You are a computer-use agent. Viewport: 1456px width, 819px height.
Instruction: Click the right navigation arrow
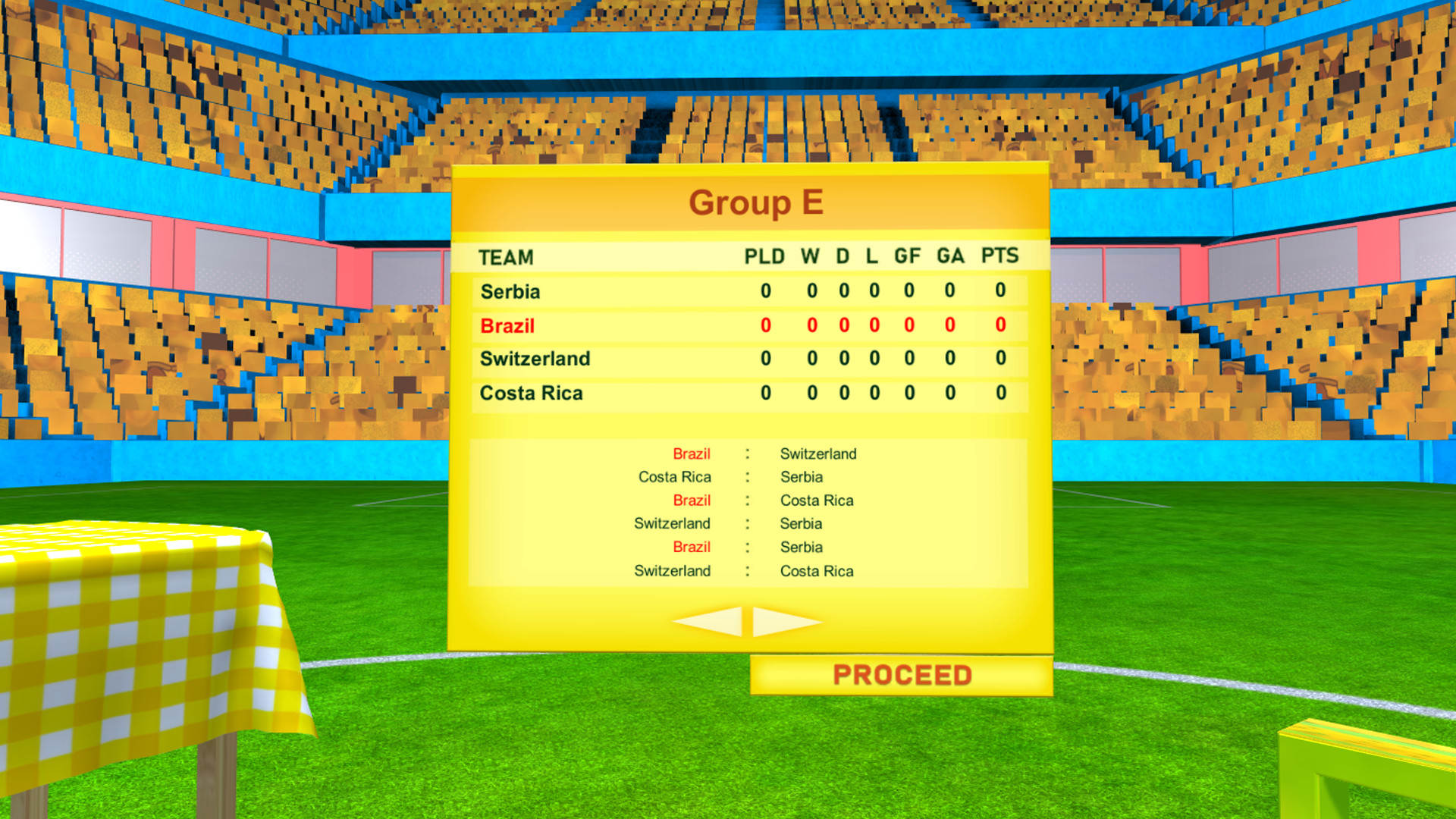coord(781,620)
